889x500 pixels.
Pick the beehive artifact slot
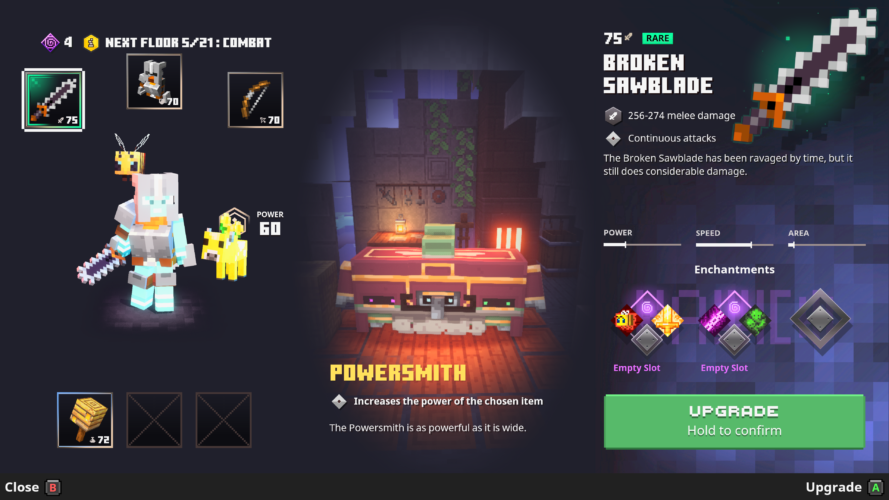[85, 419]
